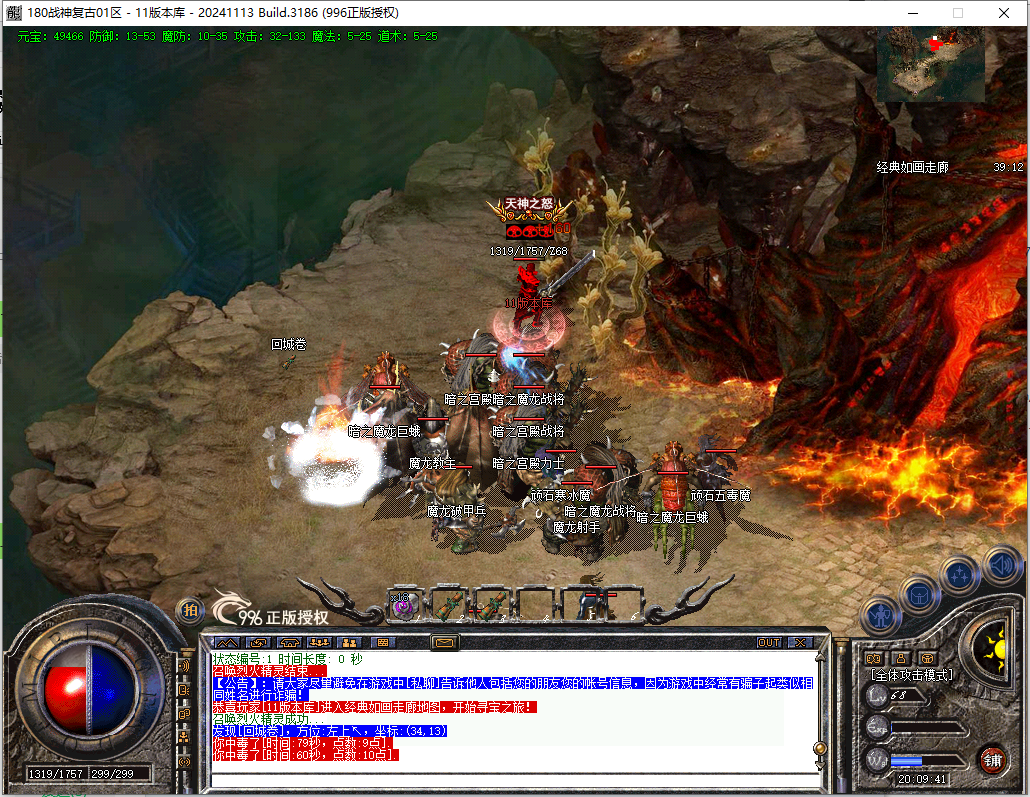Use the scroll in belt slot 2
This screenshot has width=1030, height=797.
(449, 605)
